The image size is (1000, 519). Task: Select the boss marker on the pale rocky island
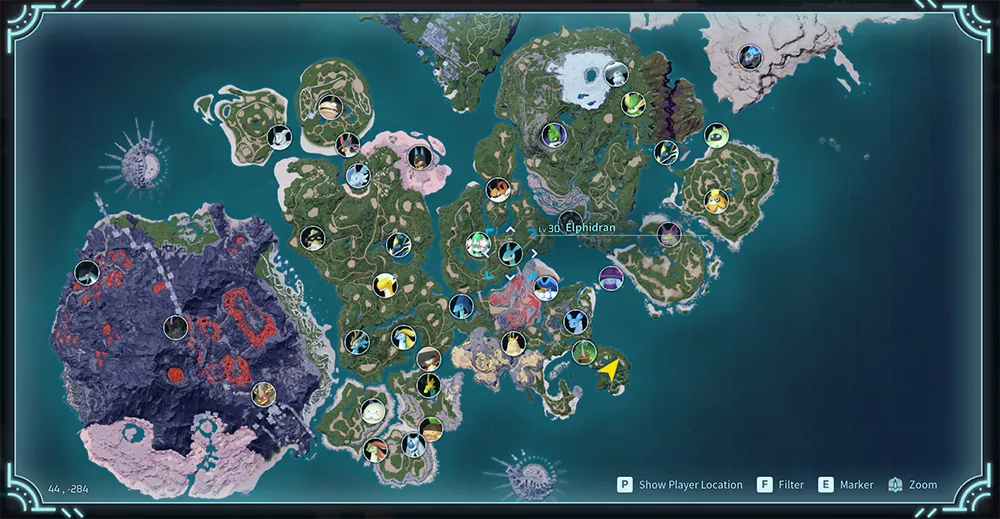(x=749, y=57)
